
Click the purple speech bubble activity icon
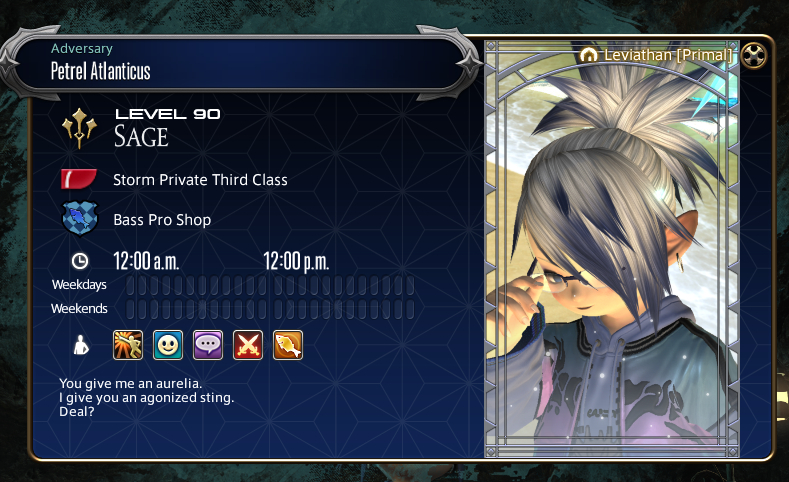click(208, 345)
